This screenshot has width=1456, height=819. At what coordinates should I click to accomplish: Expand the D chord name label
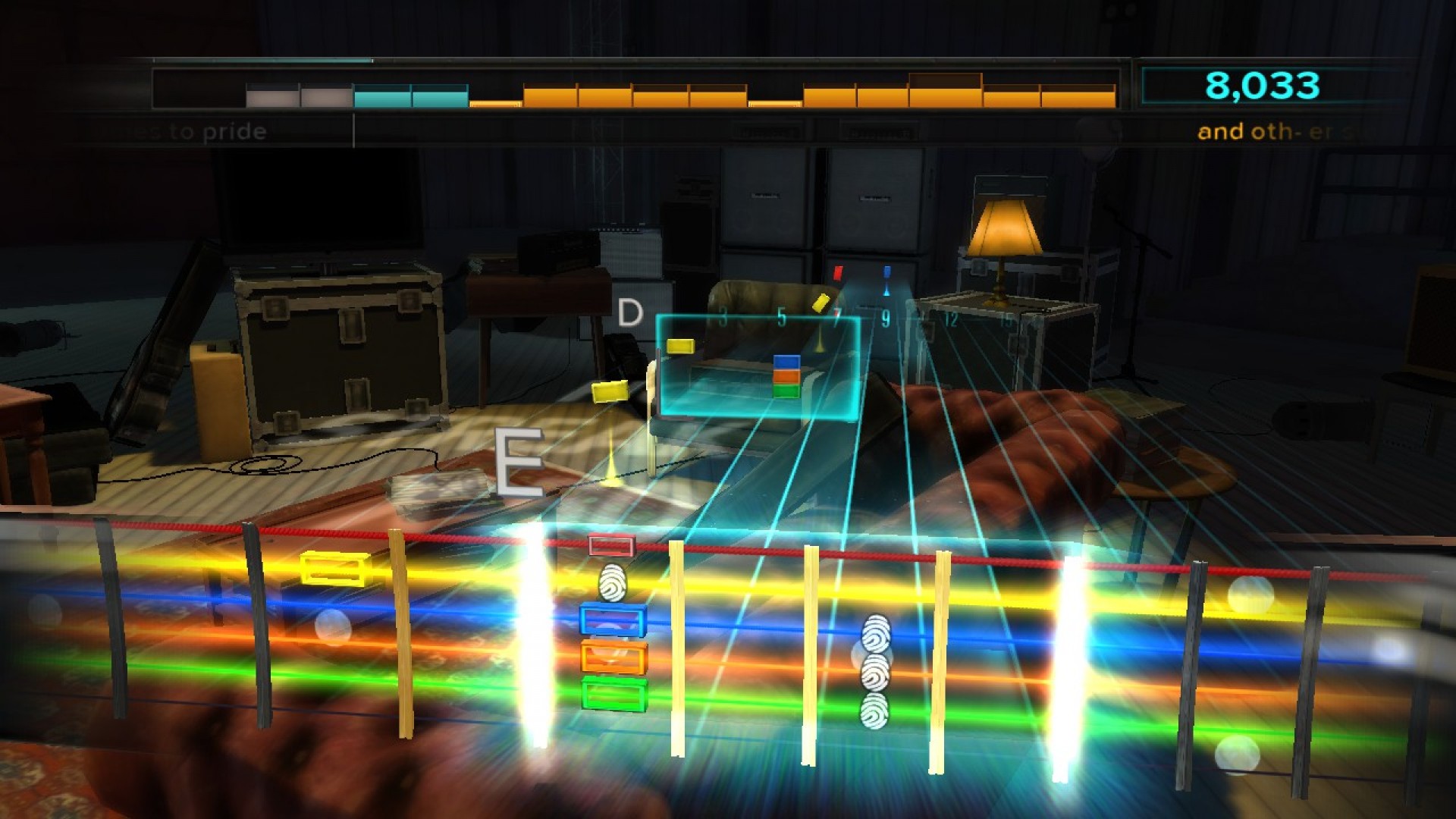(x=630, y=312)
